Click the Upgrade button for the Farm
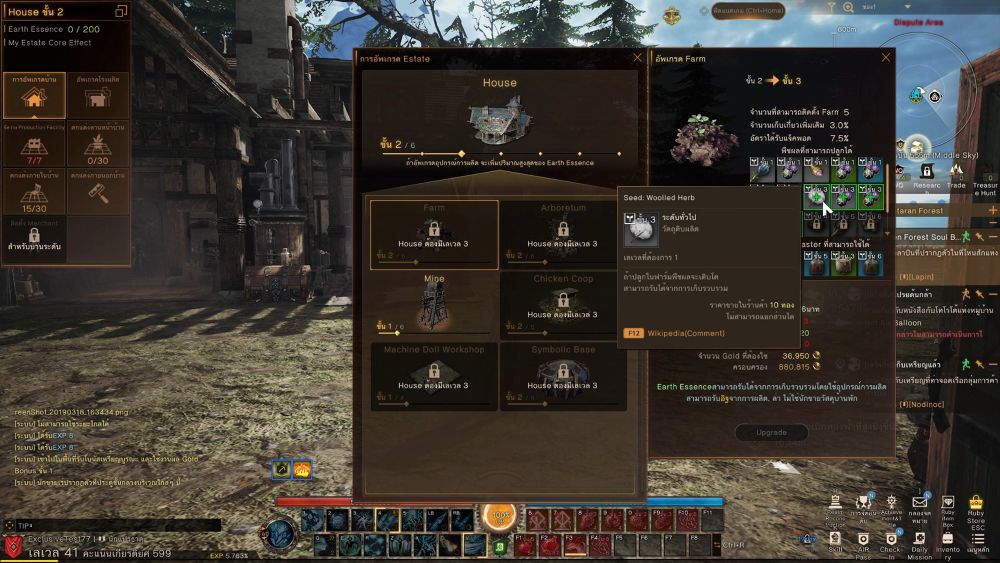This screenshot has height=563, width=1000. (x=772, y=433)
